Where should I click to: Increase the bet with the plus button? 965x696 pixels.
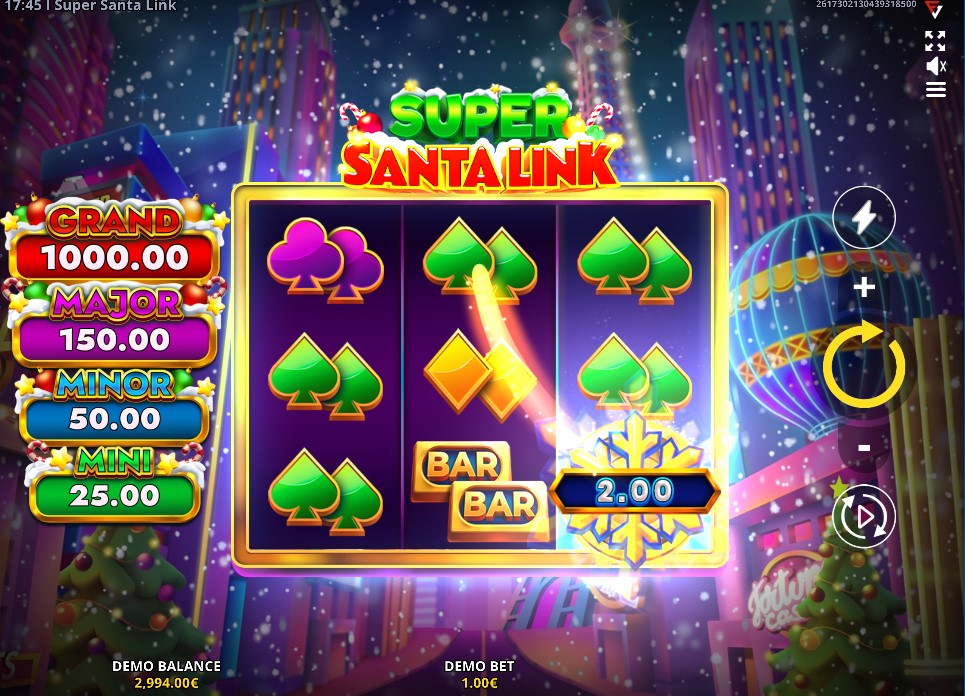coord(864,288)
